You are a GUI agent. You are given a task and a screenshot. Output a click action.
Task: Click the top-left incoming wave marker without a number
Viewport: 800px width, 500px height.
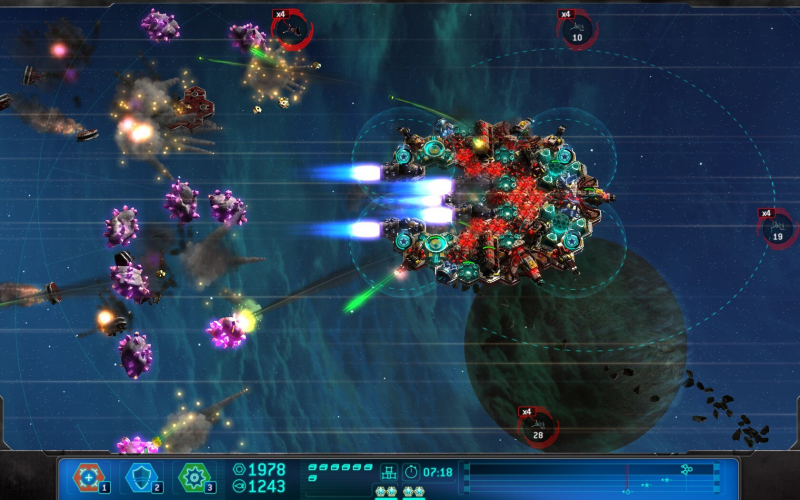tap(292, 31)
